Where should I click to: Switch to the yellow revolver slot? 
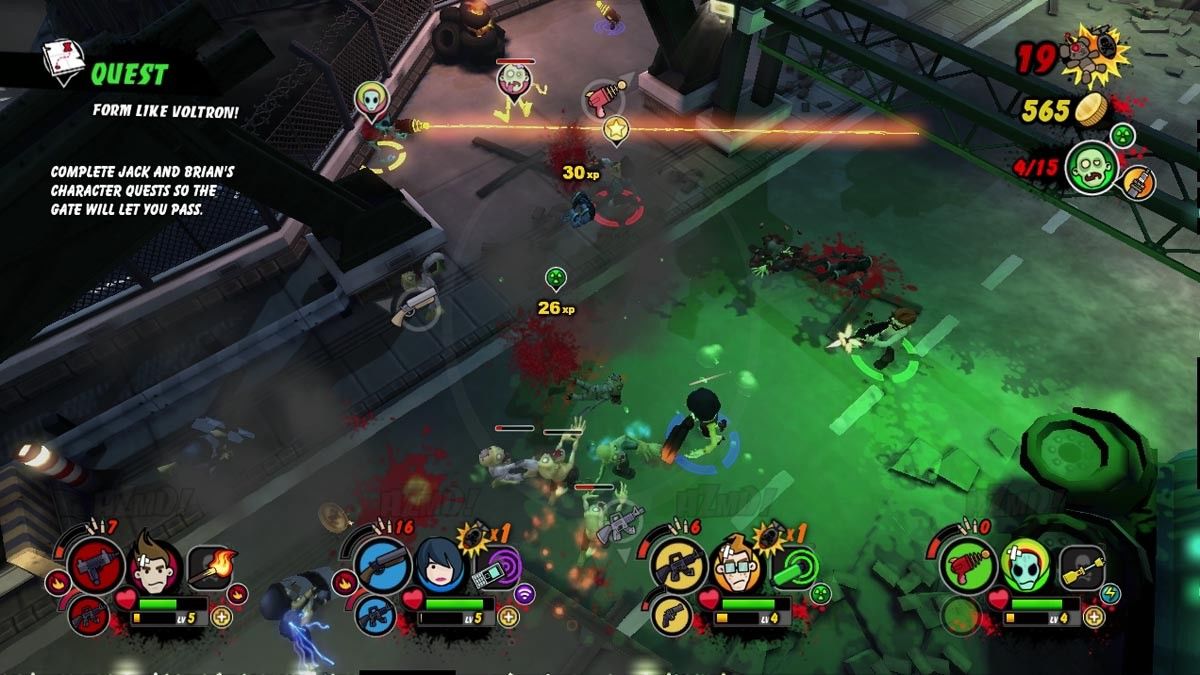pos(671,613)
